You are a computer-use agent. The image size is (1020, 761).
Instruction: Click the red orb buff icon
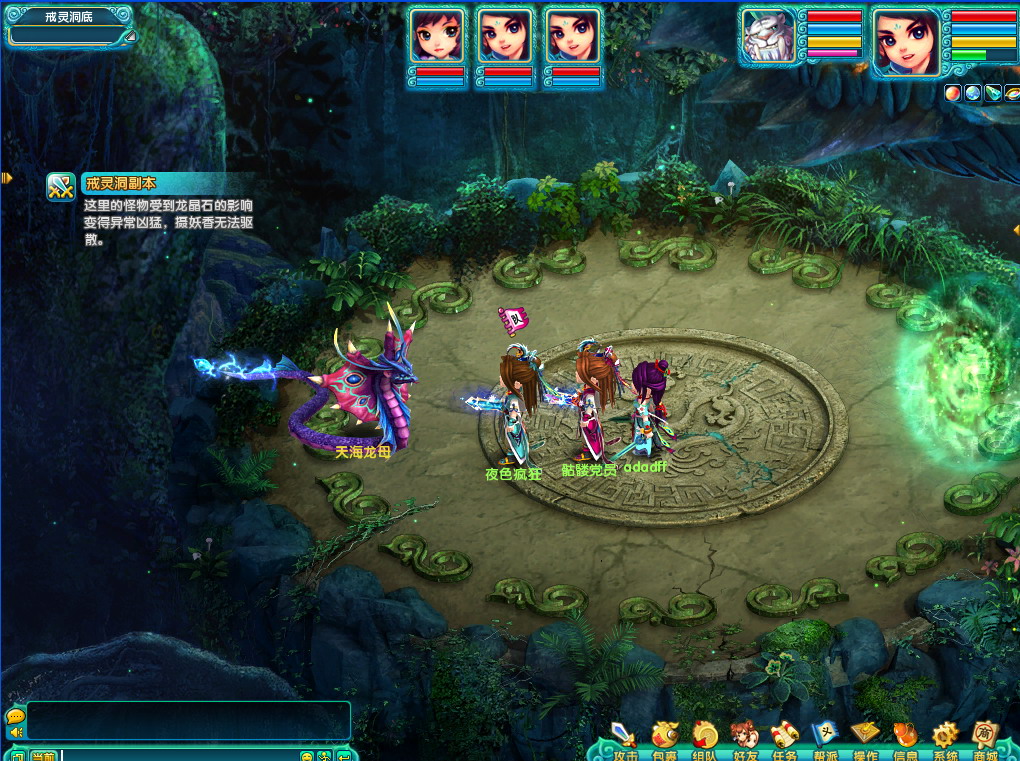[x=953, y=93]
